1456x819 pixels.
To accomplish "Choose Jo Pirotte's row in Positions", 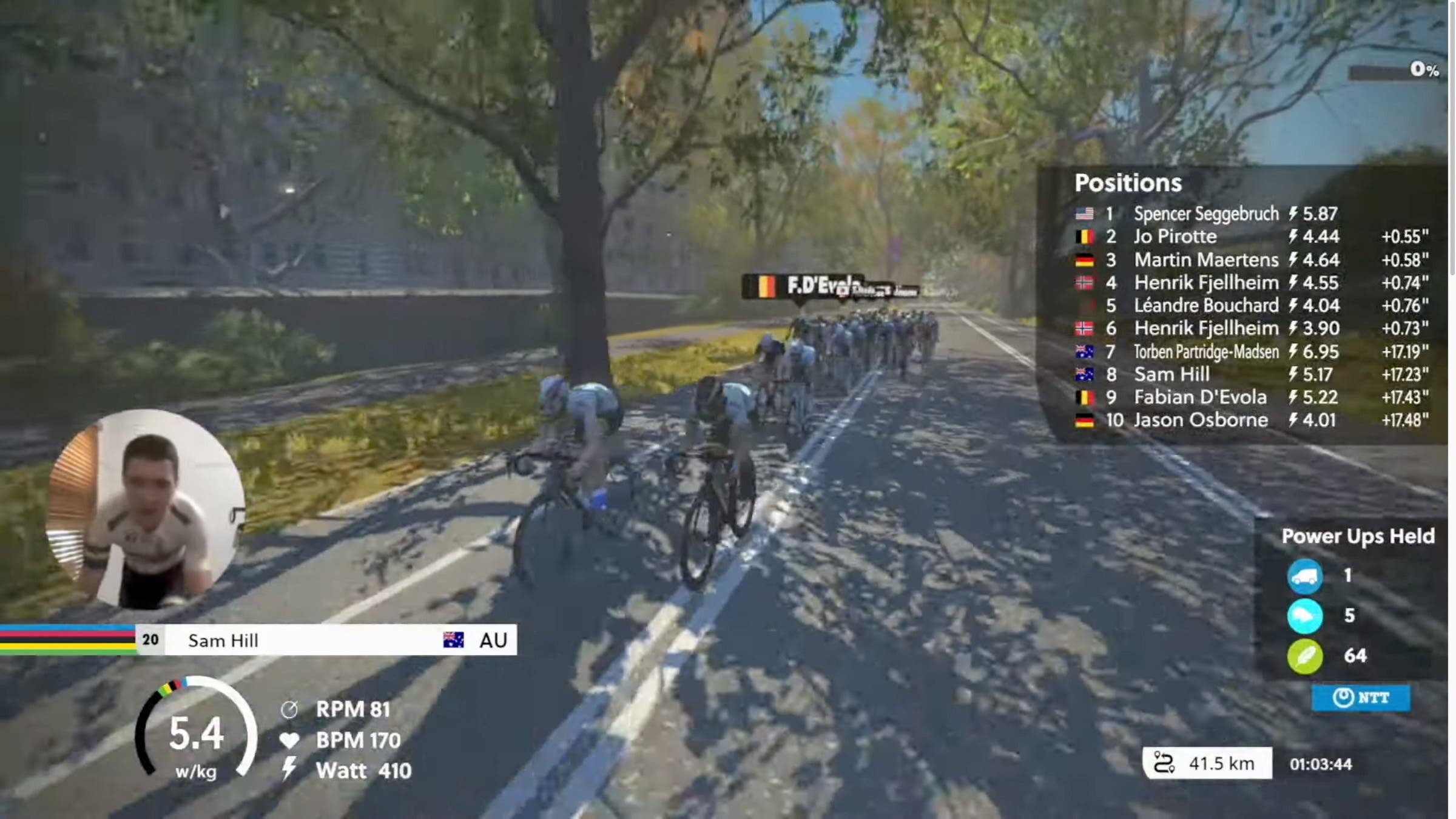I will point(1175,237).
